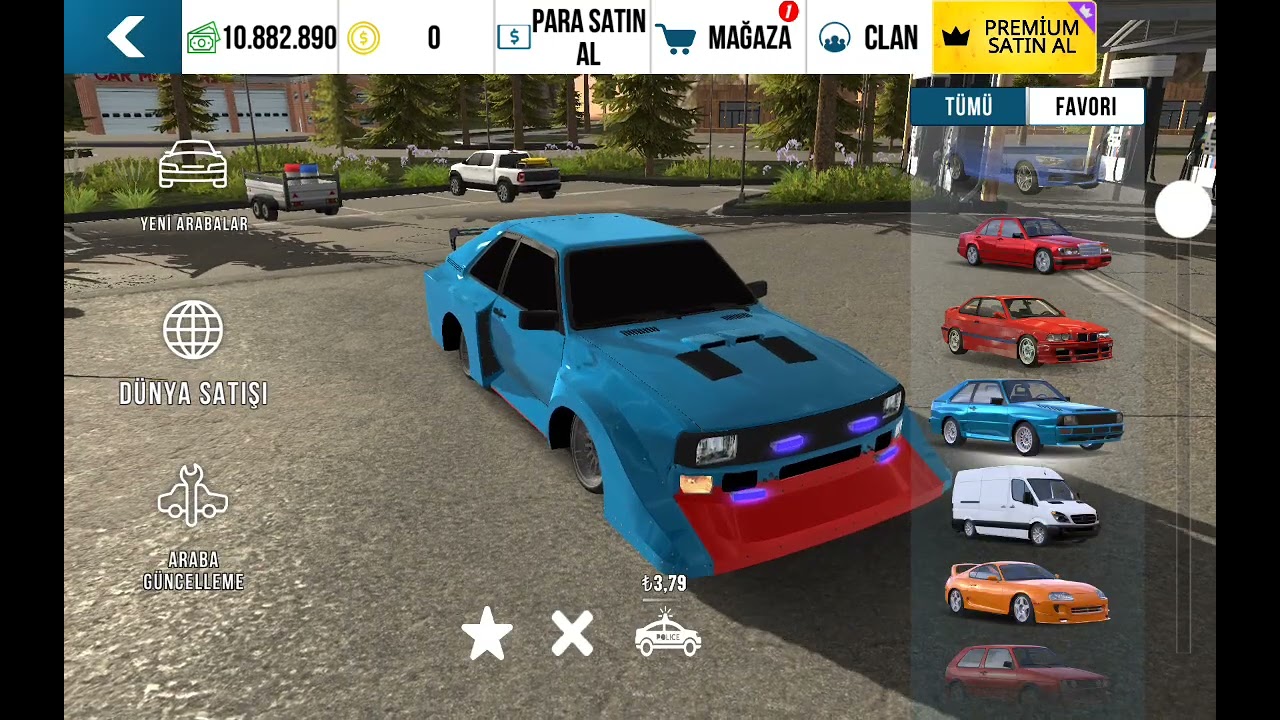Click the car list scrollbar handle
The height and width of the screenshot is (720, 1280).
click(x=1183, y=210)
